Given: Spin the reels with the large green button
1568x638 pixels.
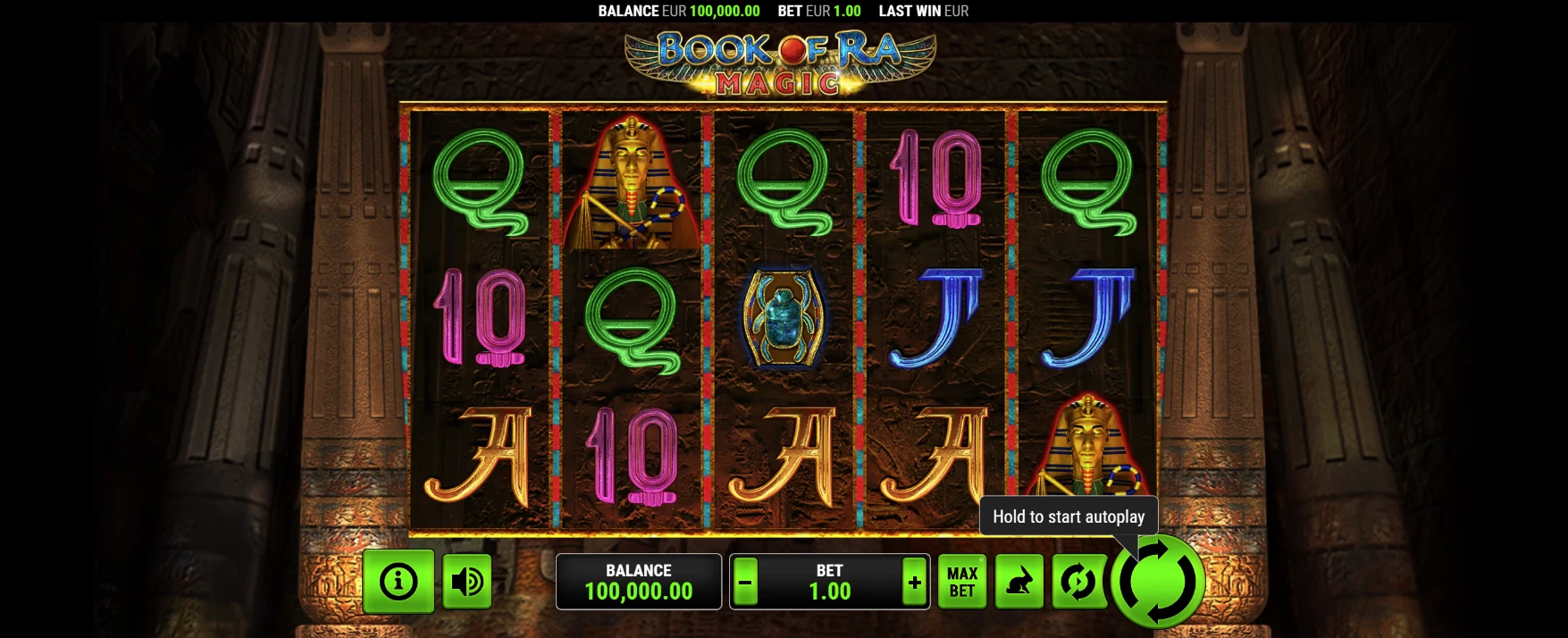Looking at the screenshot, I should click(x=1159, y=582).
